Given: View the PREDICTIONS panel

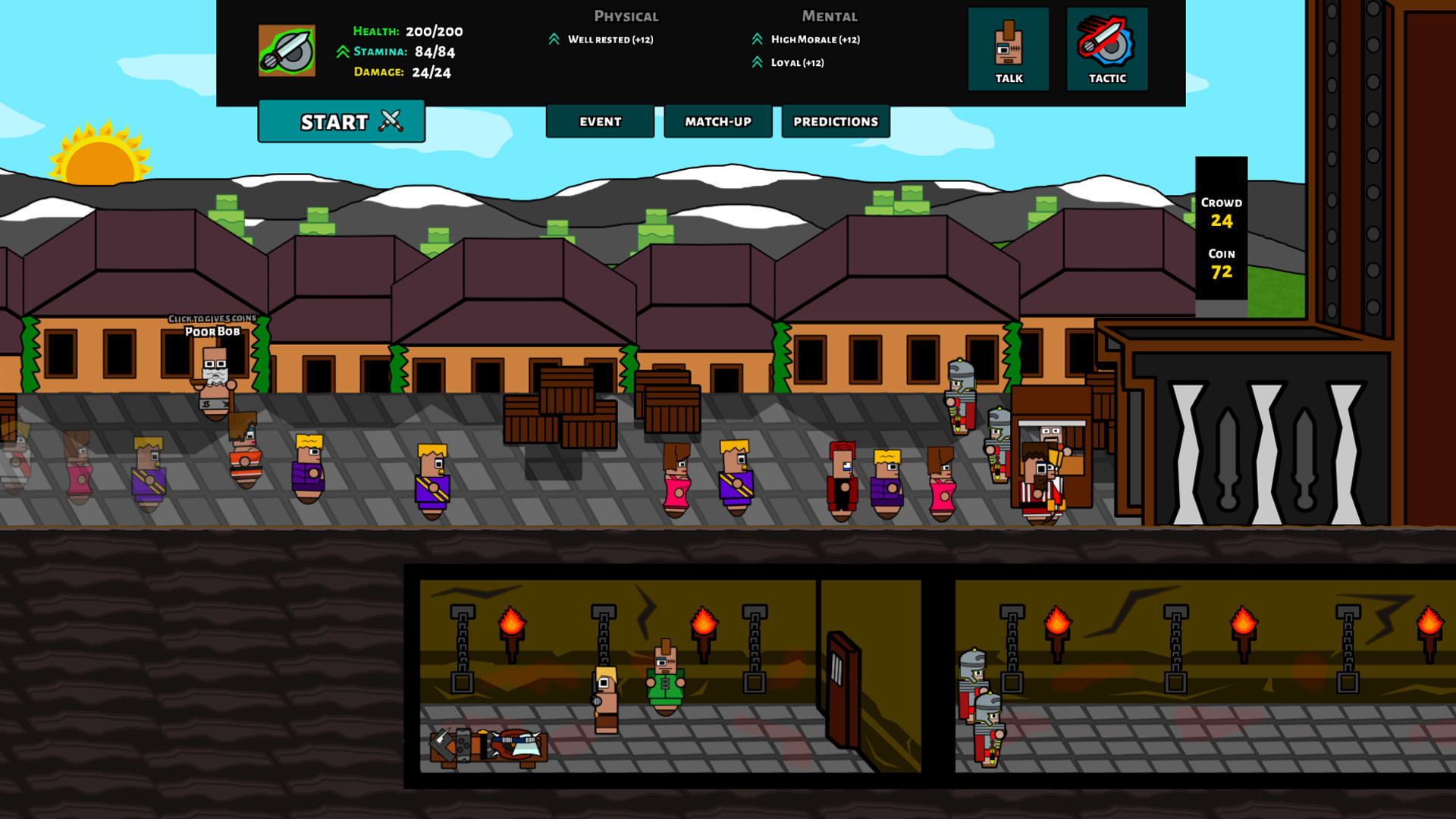Looking at the screenshot, I should pyautogui.click(x=835, y=121).
